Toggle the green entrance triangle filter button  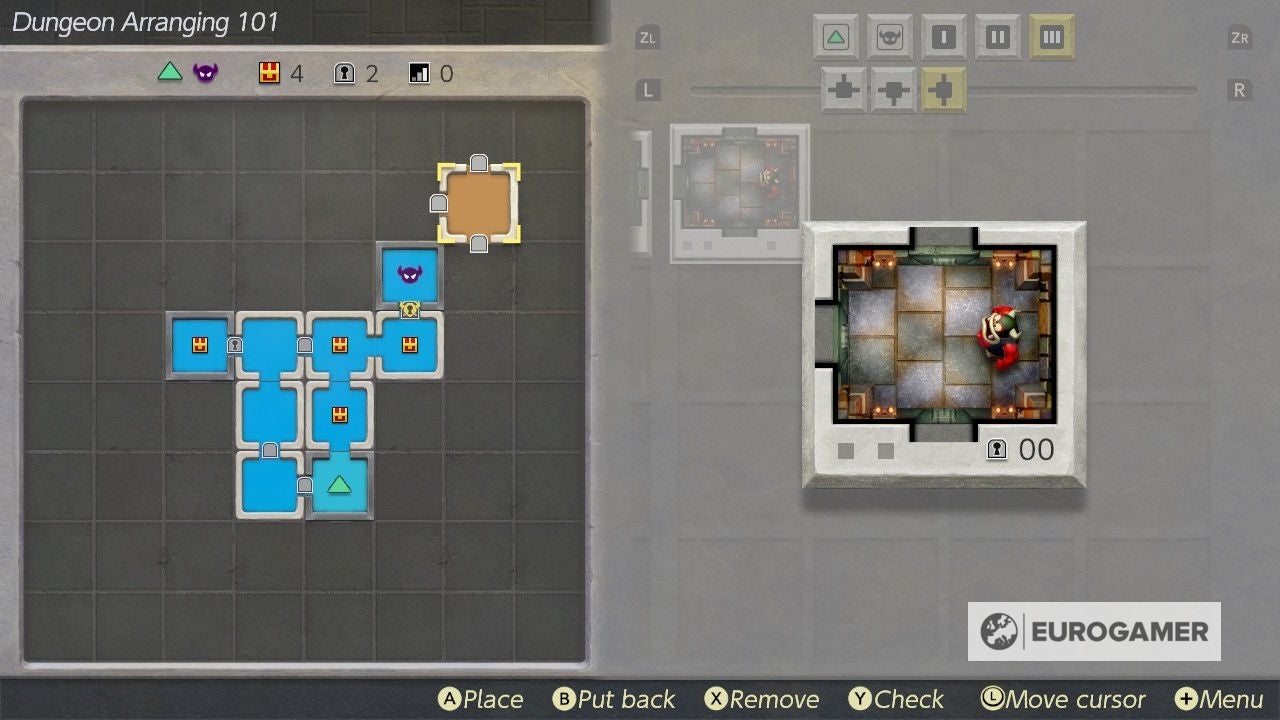tap(836, 37)
